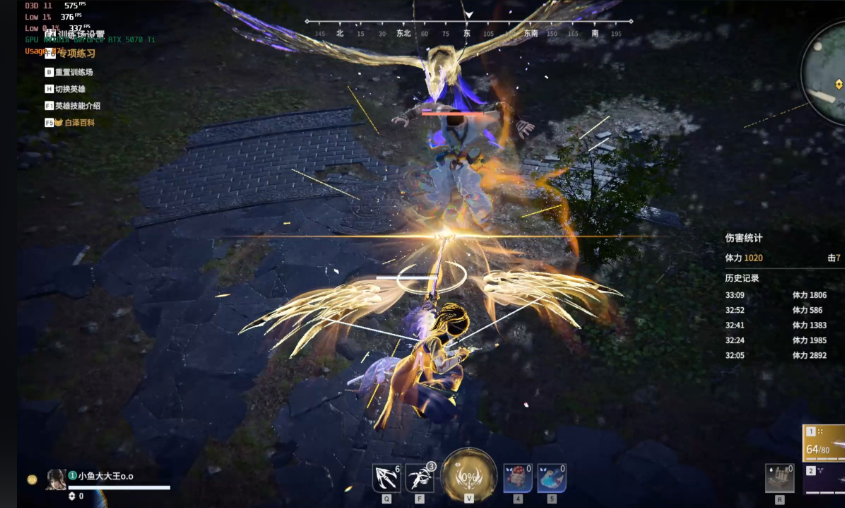Trigger the golden ultimate ability orb
The image size is (845, 508).
coord(469,472)
